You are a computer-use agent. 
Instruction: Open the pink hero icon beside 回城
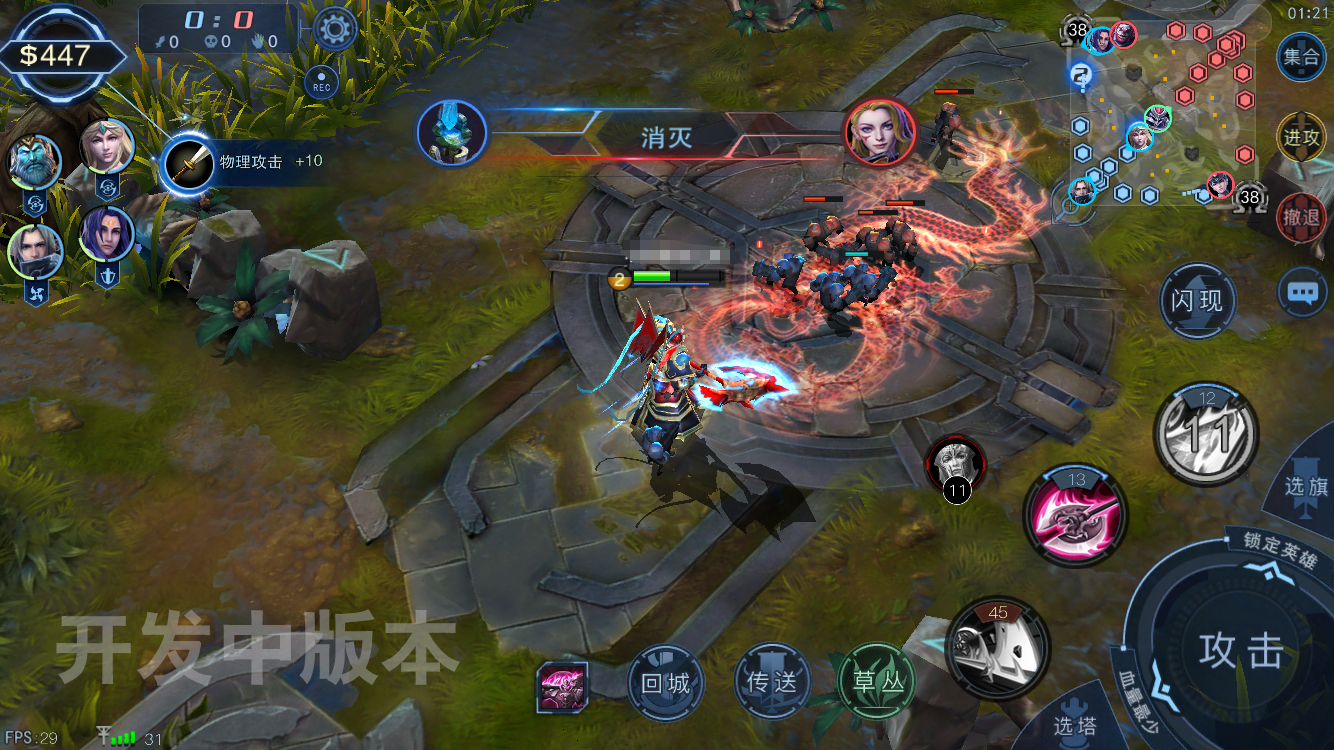click(x=562, y=686)
